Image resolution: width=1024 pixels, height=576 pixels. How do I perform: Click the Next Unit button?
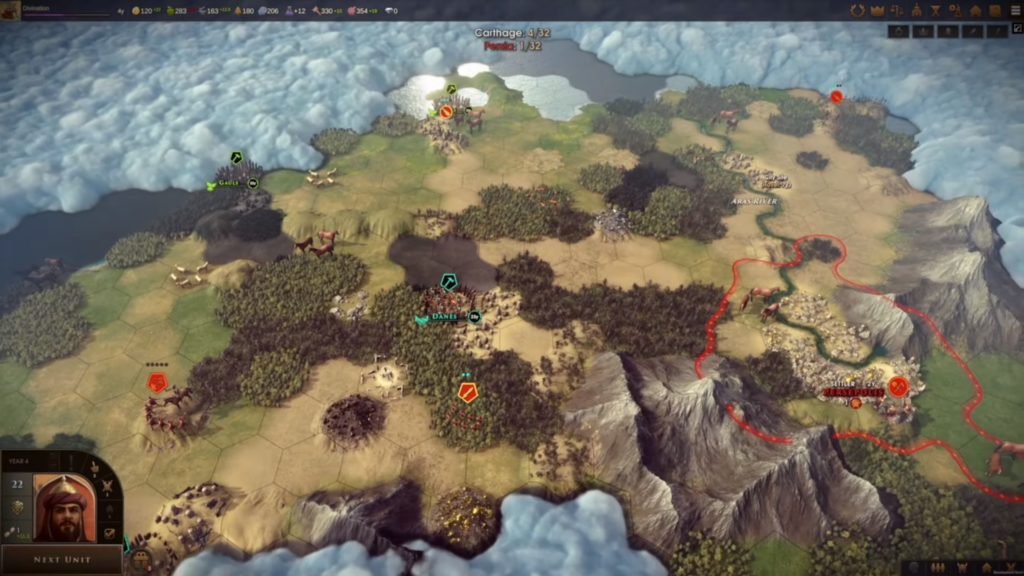pyautogui.click(x=62, y=559)
